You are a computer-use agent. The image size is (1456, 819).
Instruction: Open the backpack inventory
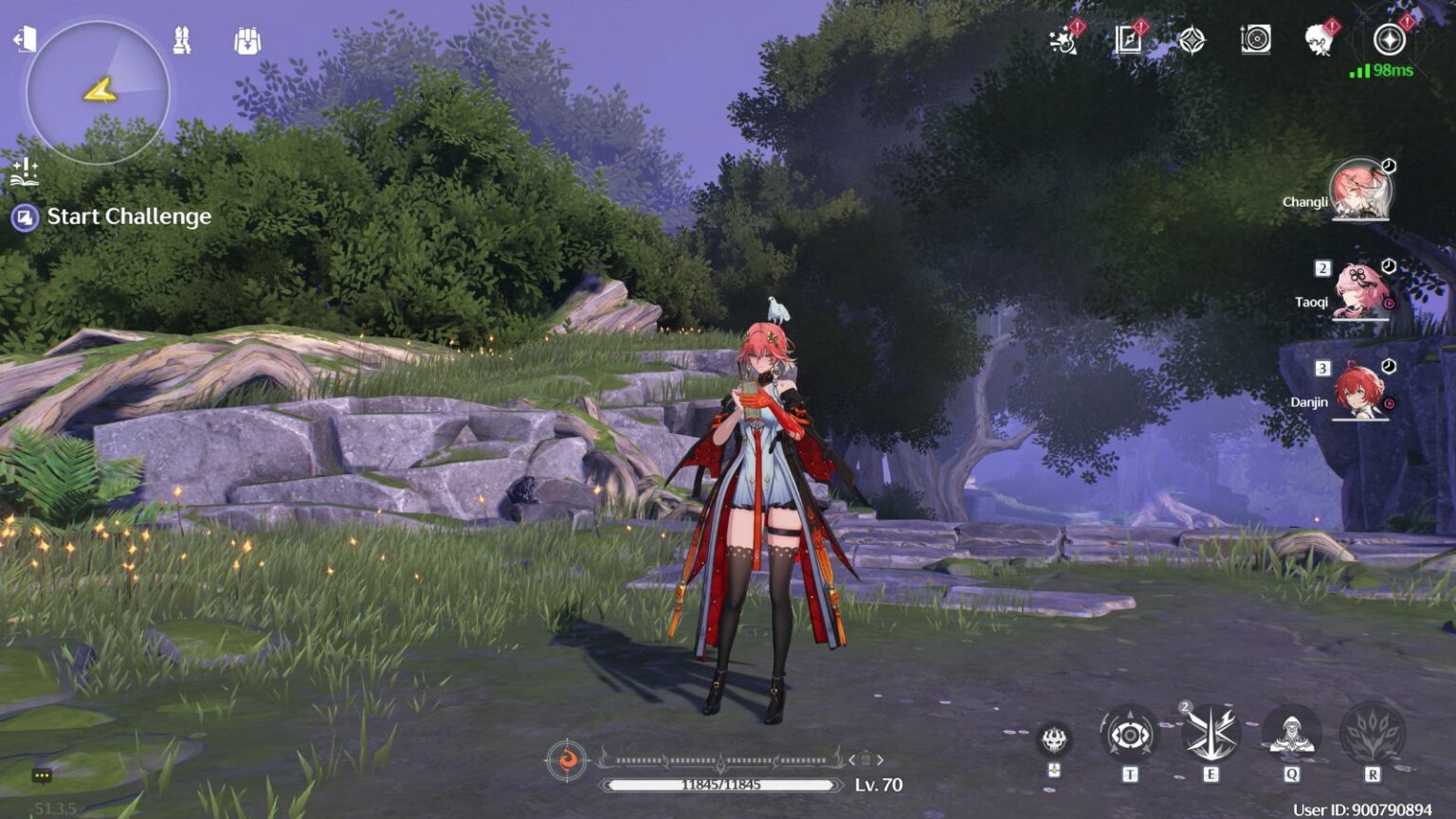coord(246,41)
